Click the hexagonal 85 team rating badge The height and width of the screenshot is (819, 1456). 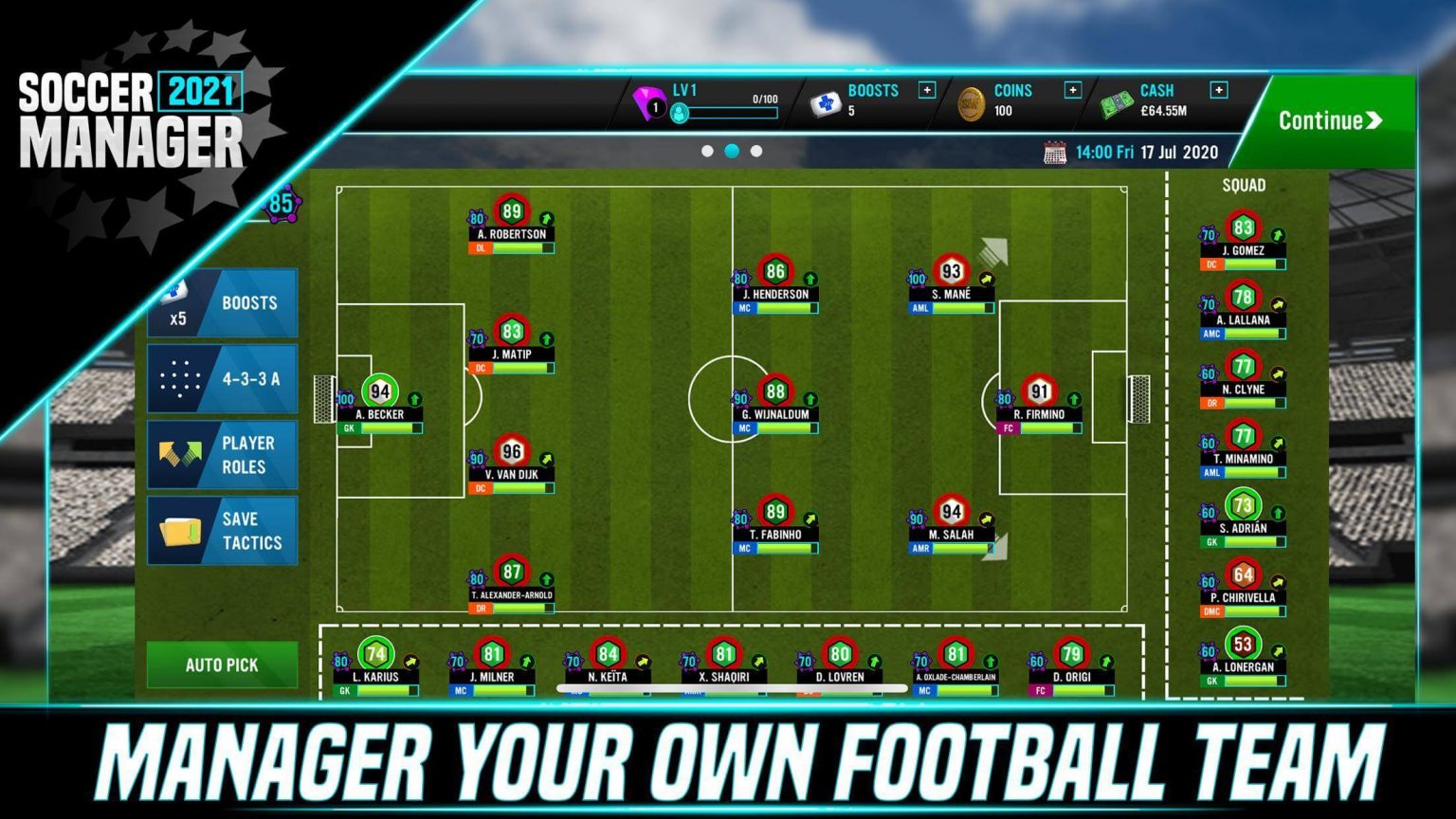coord(280,201)
